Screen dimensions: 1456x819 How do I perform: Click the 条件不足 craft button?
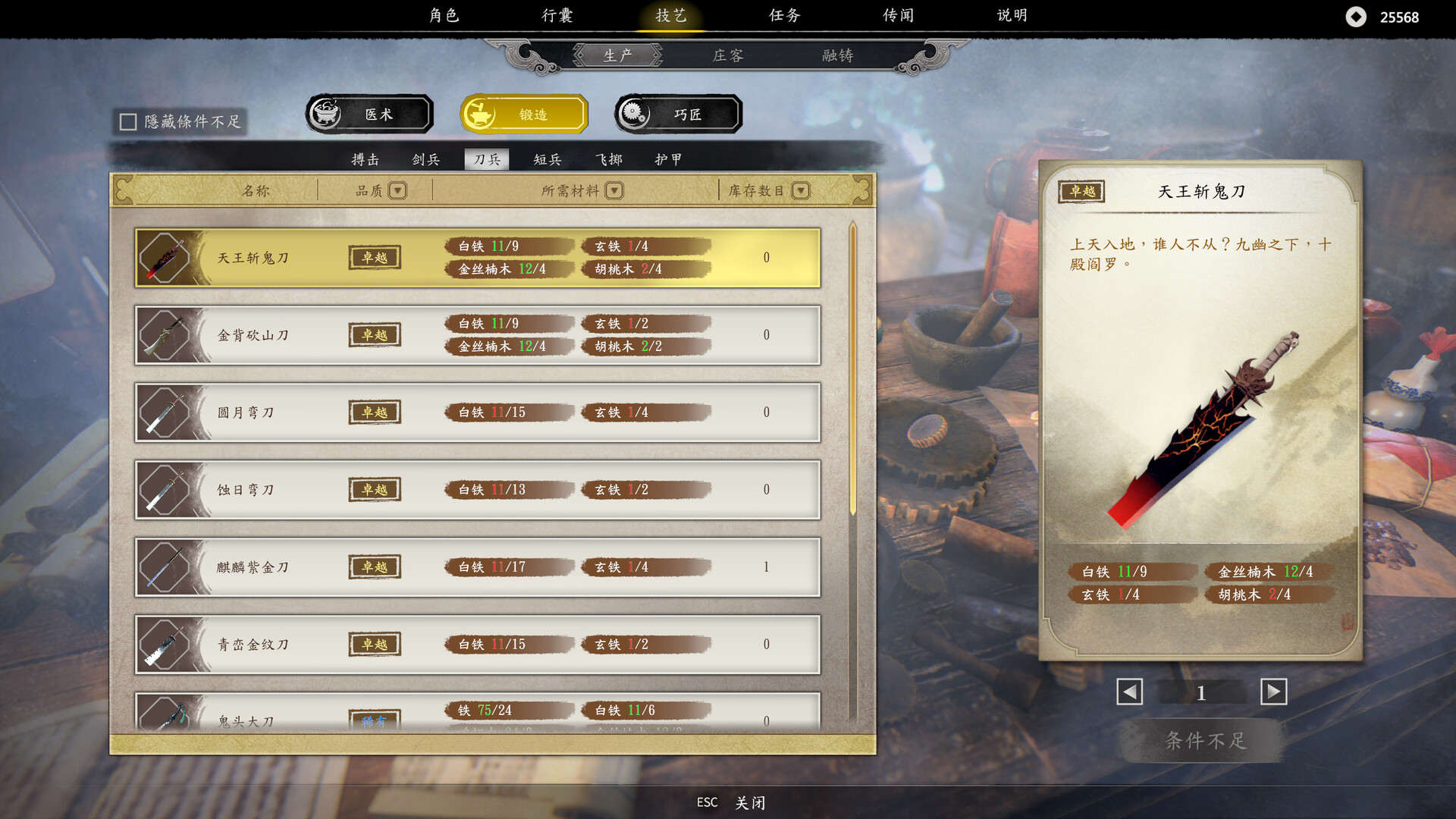1200,741
